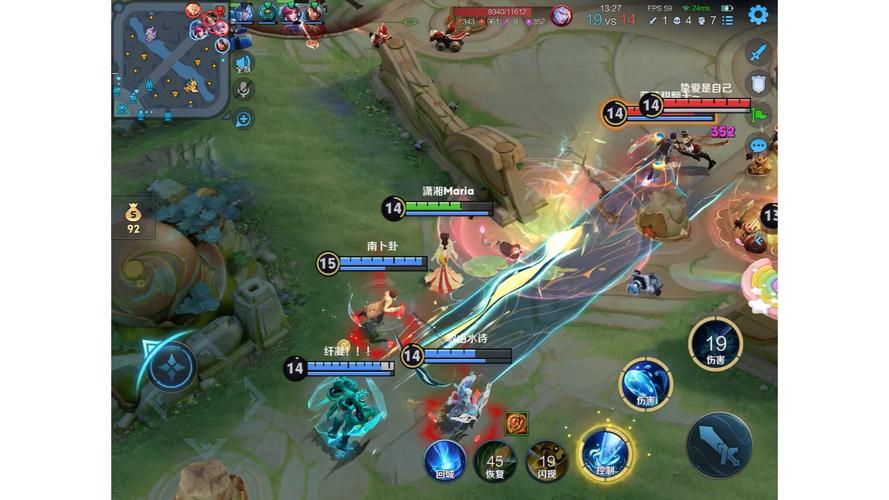Cast the Flash (闪现) summoner spell
The width and height of the screenshot is (889, 500).
[547, 461]
